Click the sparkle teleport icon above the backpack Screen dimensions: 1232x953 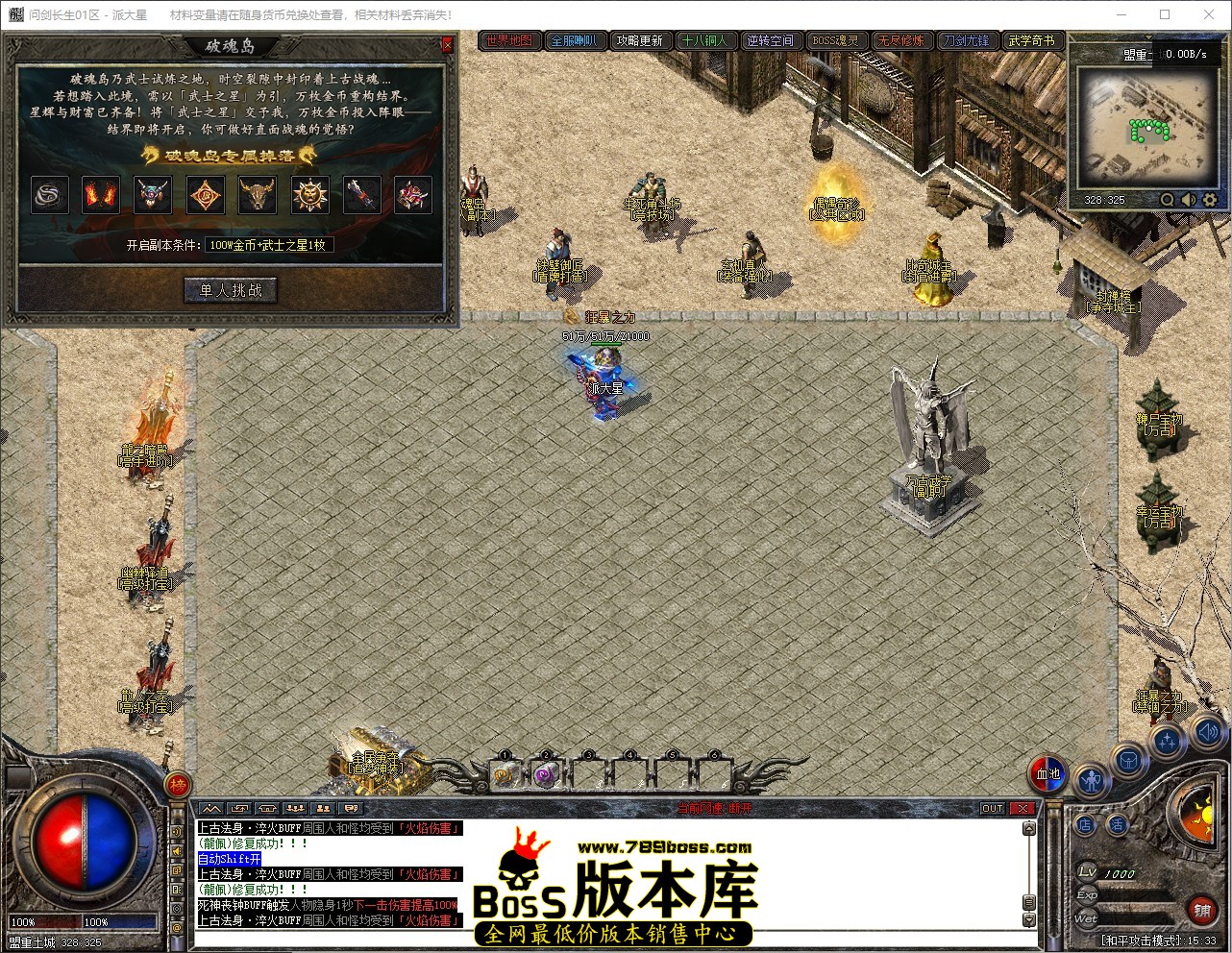tap(1168, 741)
